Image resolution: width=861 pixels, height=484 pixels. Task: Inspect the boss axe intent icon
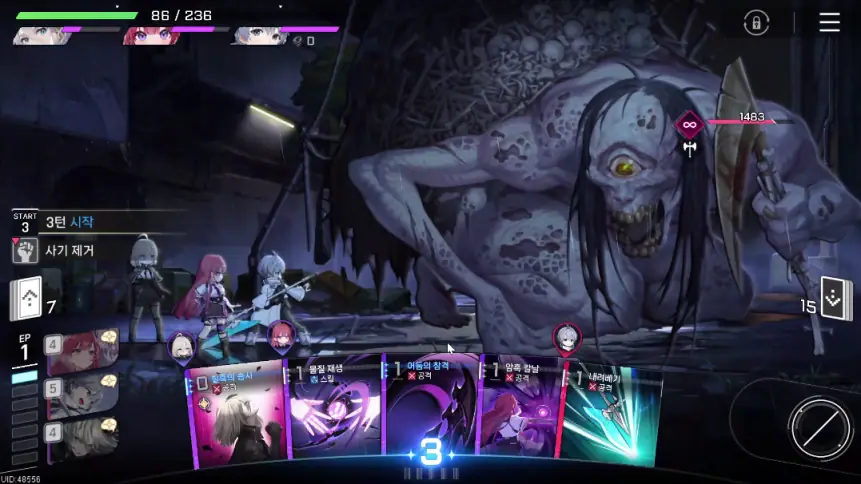[689, 148]
